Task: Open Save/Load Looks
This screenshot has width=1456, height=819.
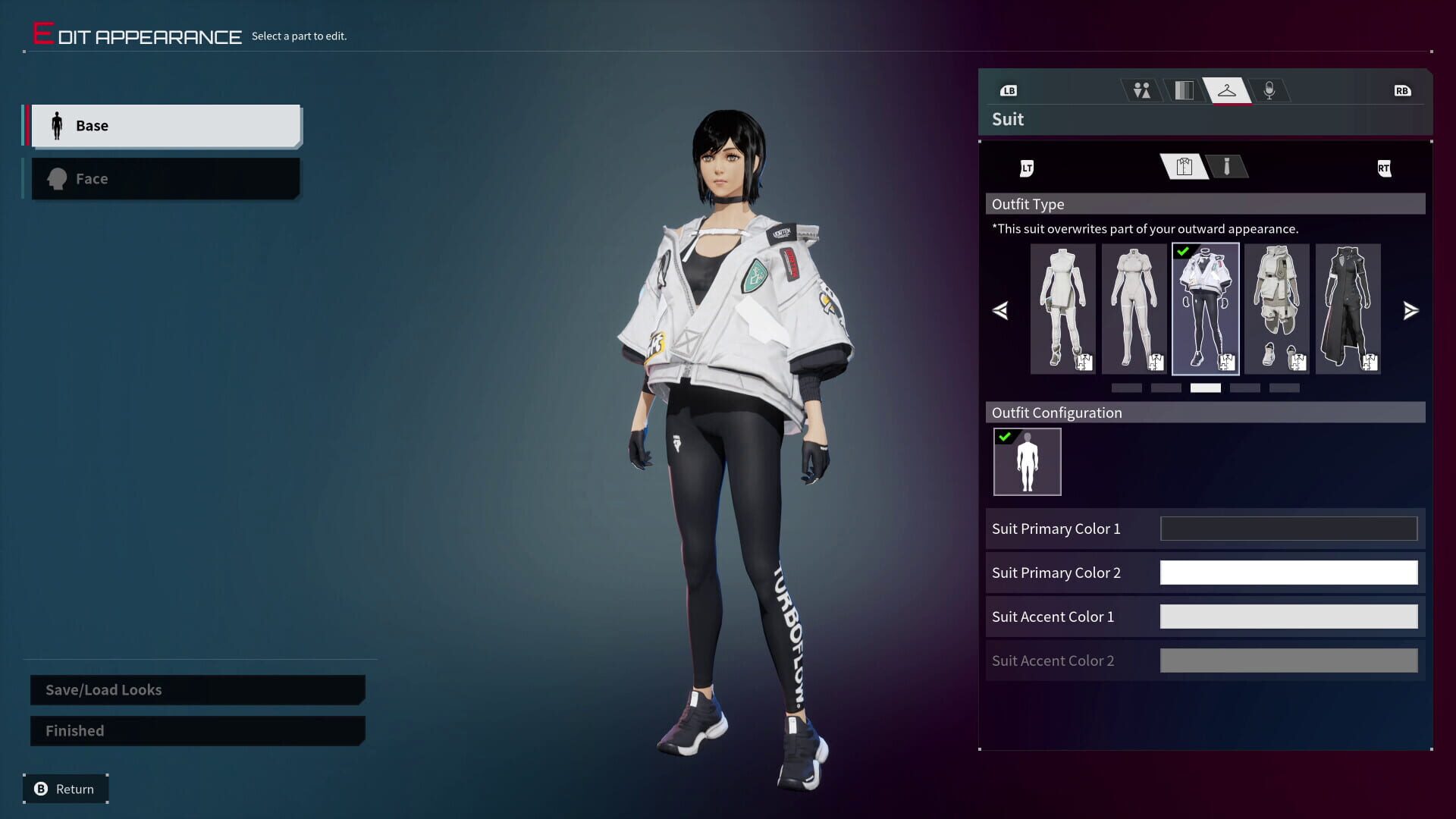Action: pos(196,689)
